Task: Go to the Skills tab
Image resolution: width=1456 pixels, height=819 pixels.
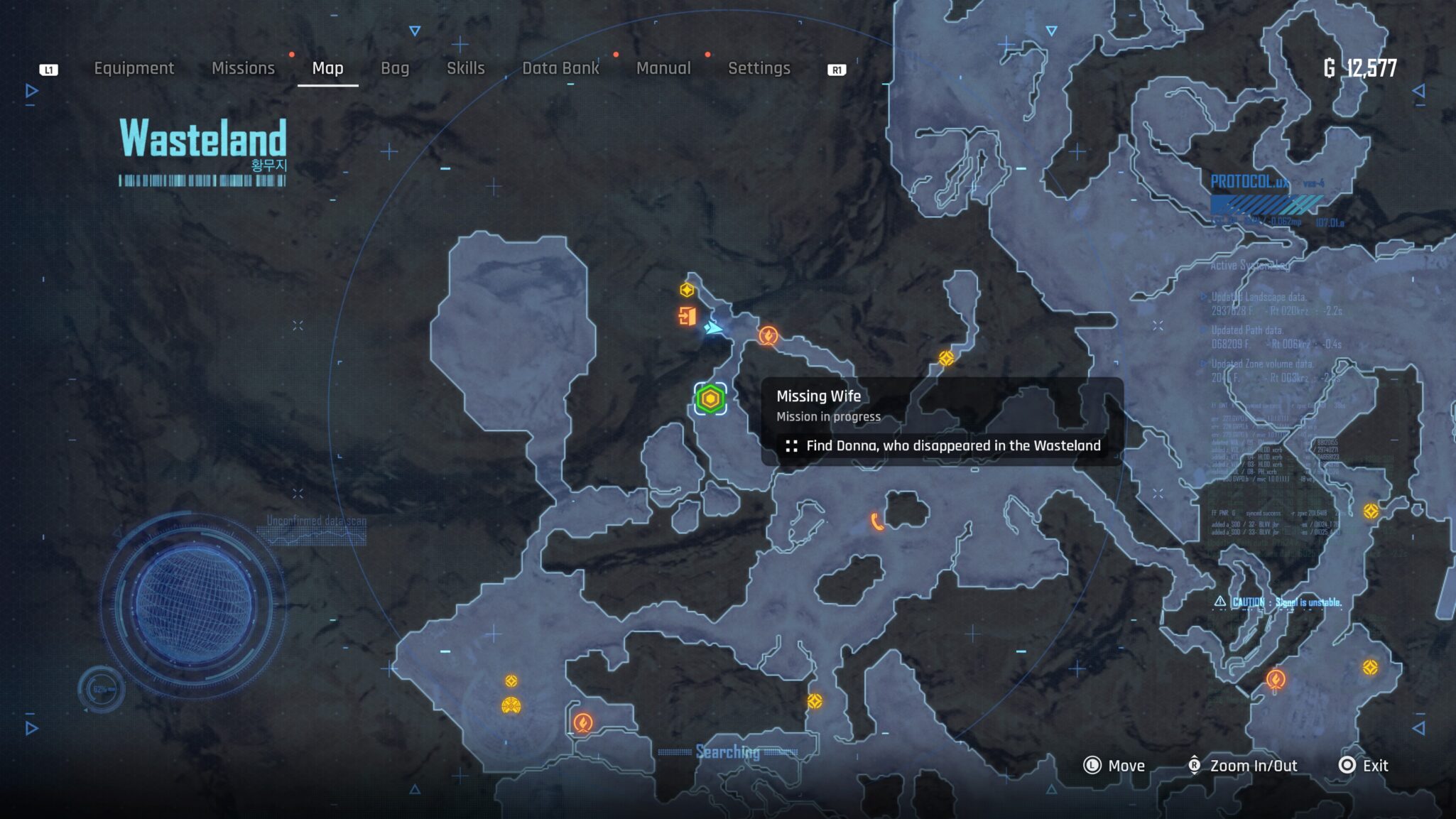Action: (x=465, y=68)
